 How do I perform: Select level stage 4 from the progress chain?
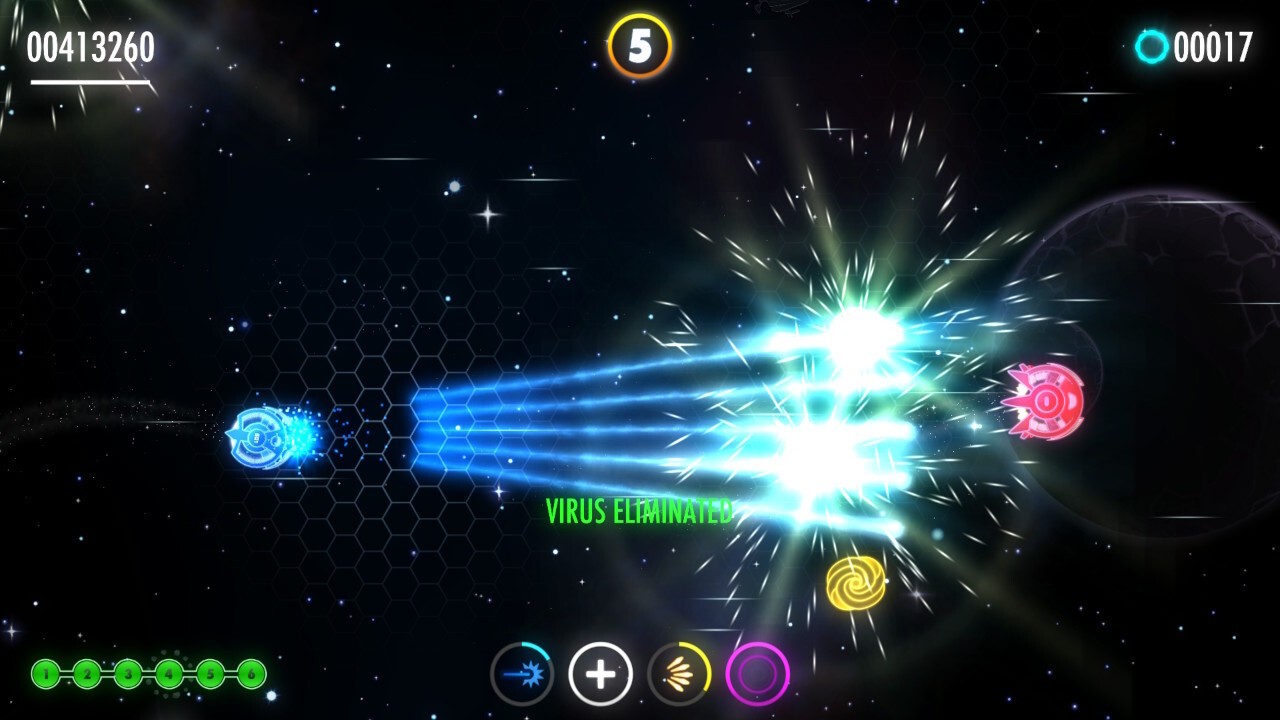pos(169,674)
